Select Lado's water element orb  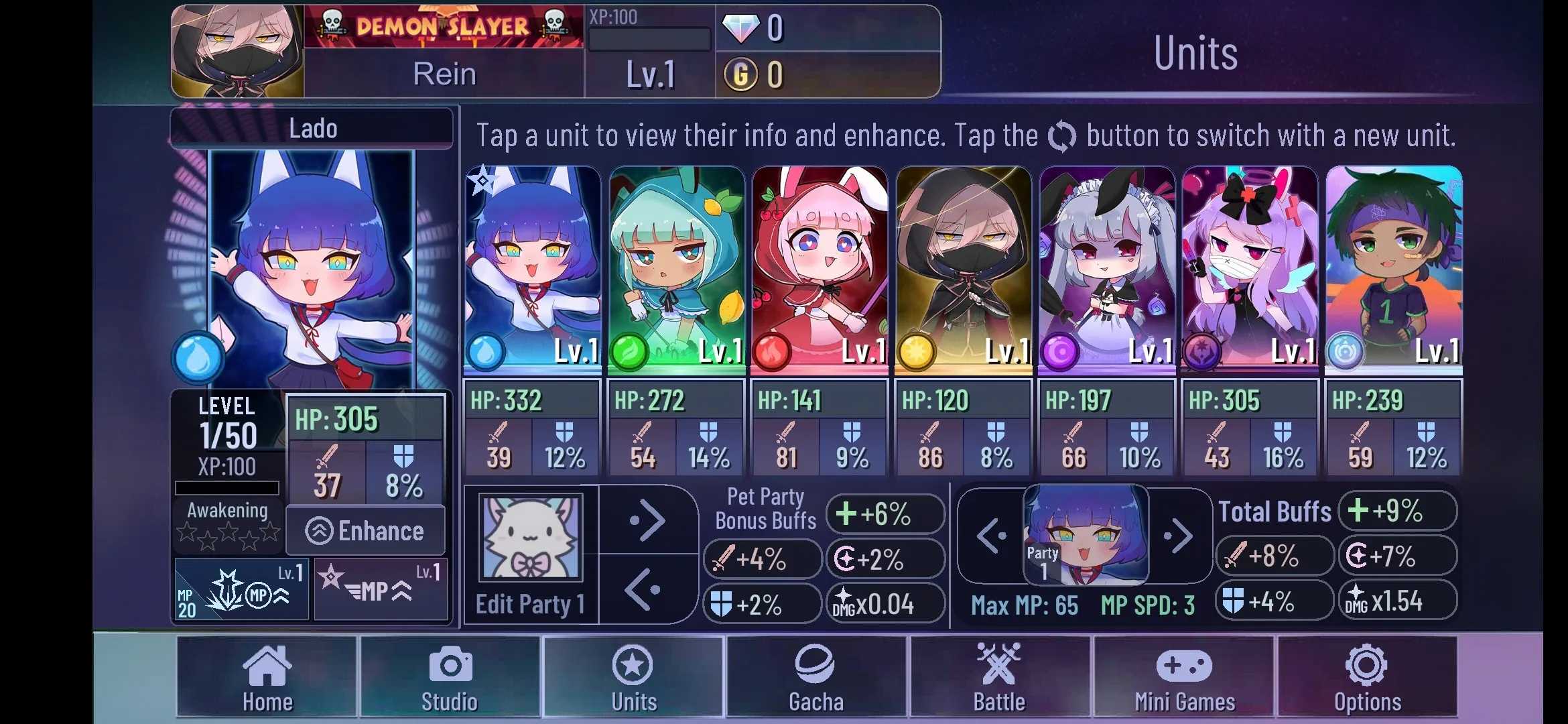(199, 358)
